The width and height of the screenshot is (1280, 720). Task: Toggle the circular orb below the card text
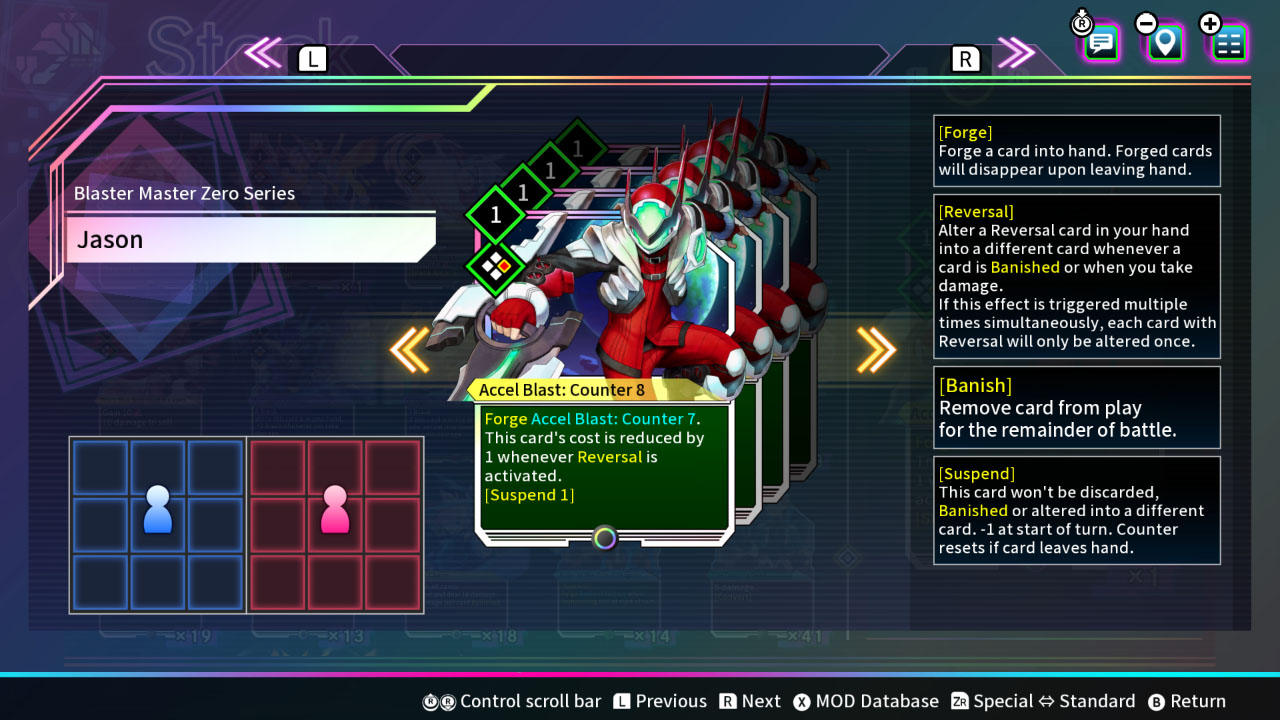pyautogui.click(x=604, y=539)
